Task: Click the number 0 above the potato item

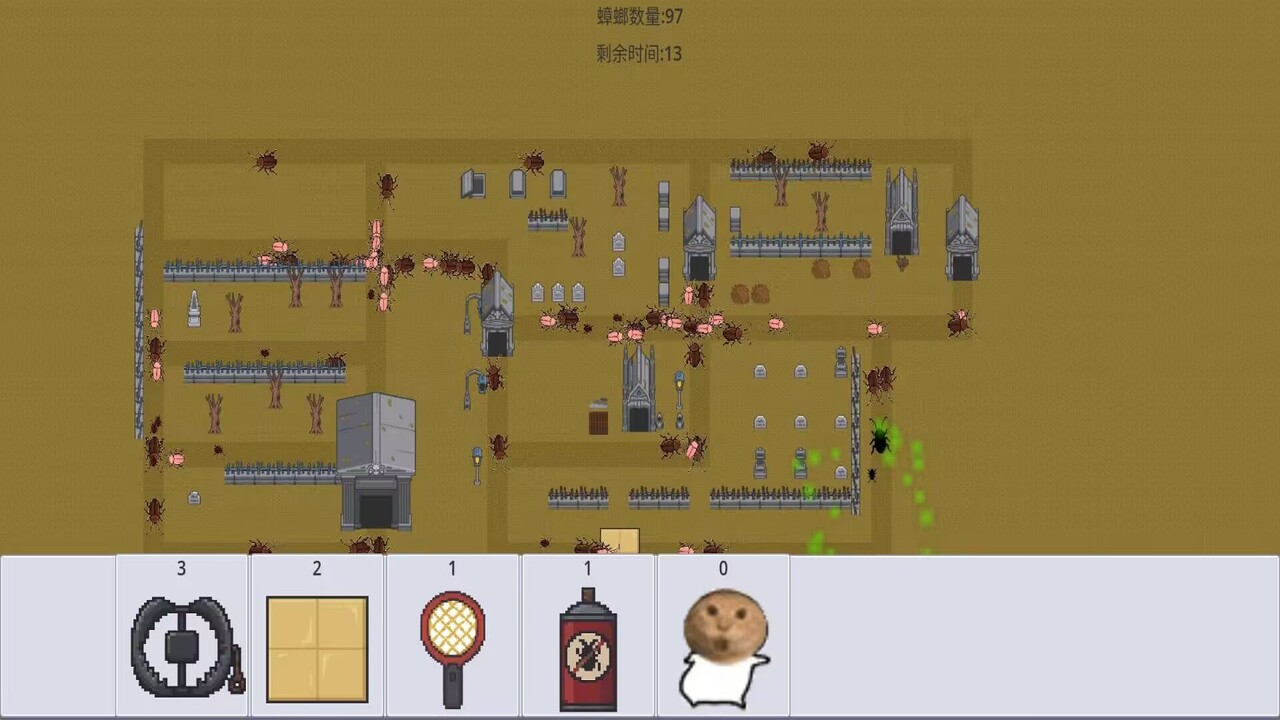Action: click(x=723, y=568)
